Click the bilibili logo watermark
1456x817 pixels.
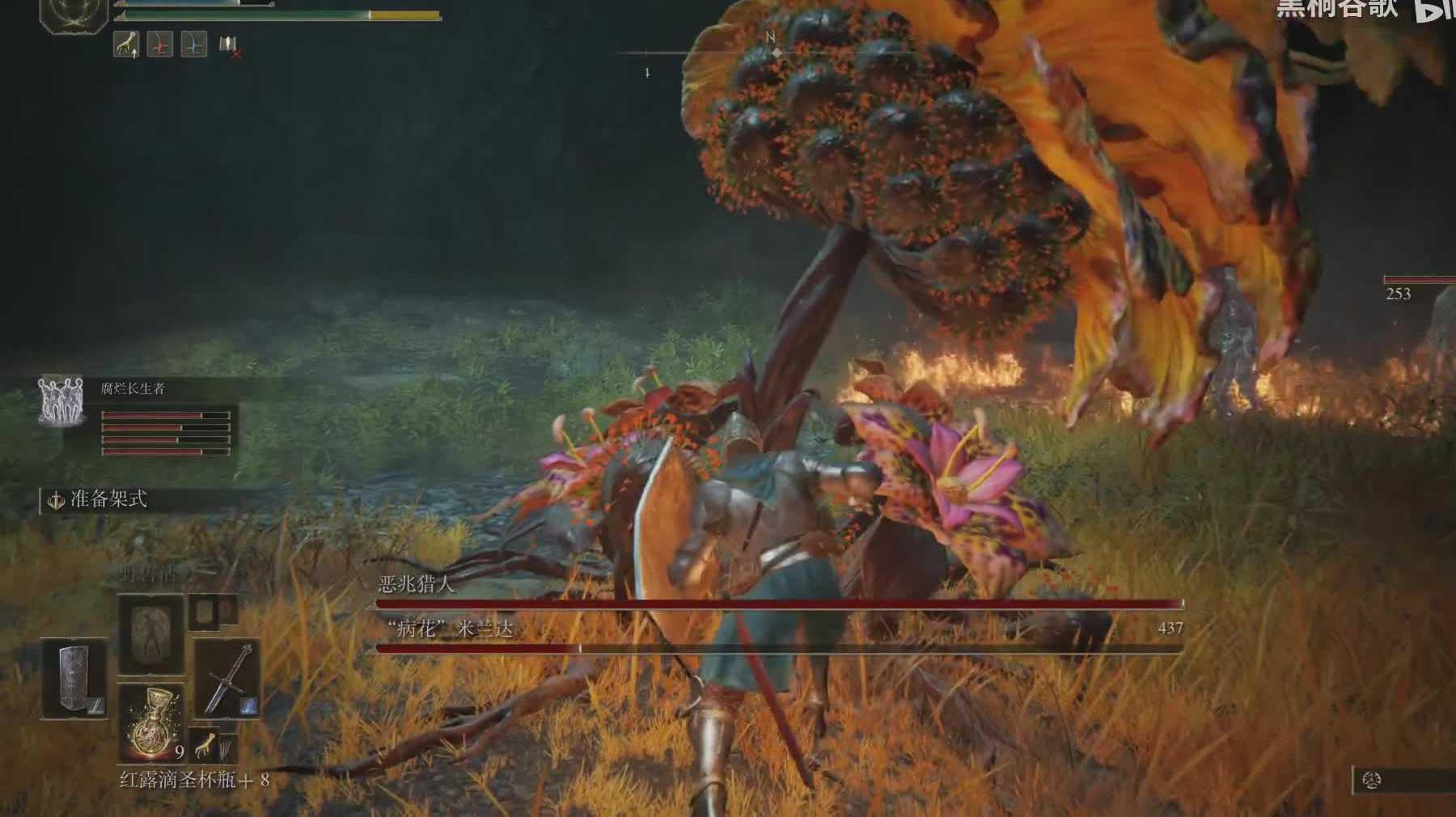click(x=1433, y=10)
